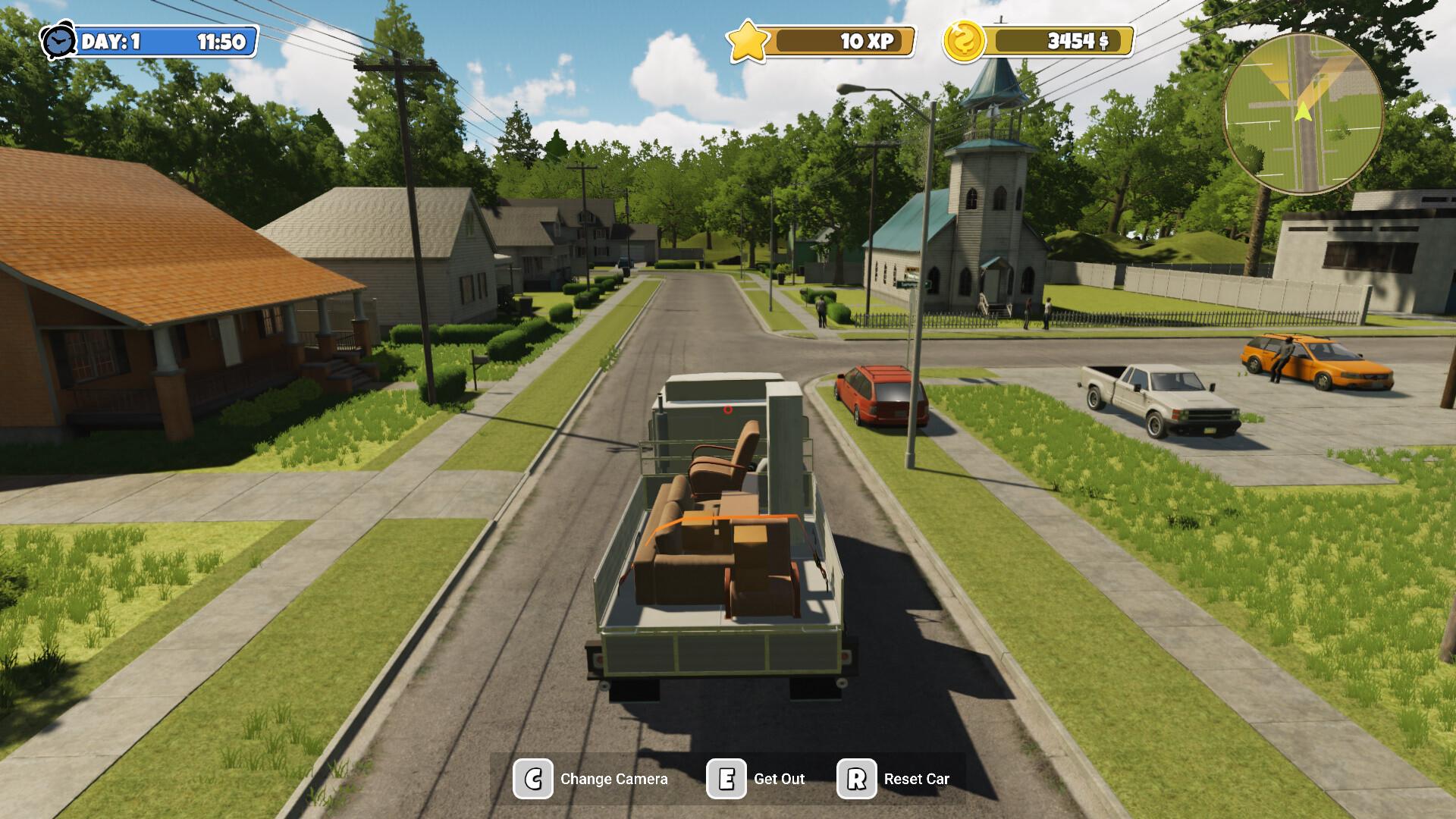Click the R key prompt icon
This screenshot has height=819, width=1456.
coord(855,778)
